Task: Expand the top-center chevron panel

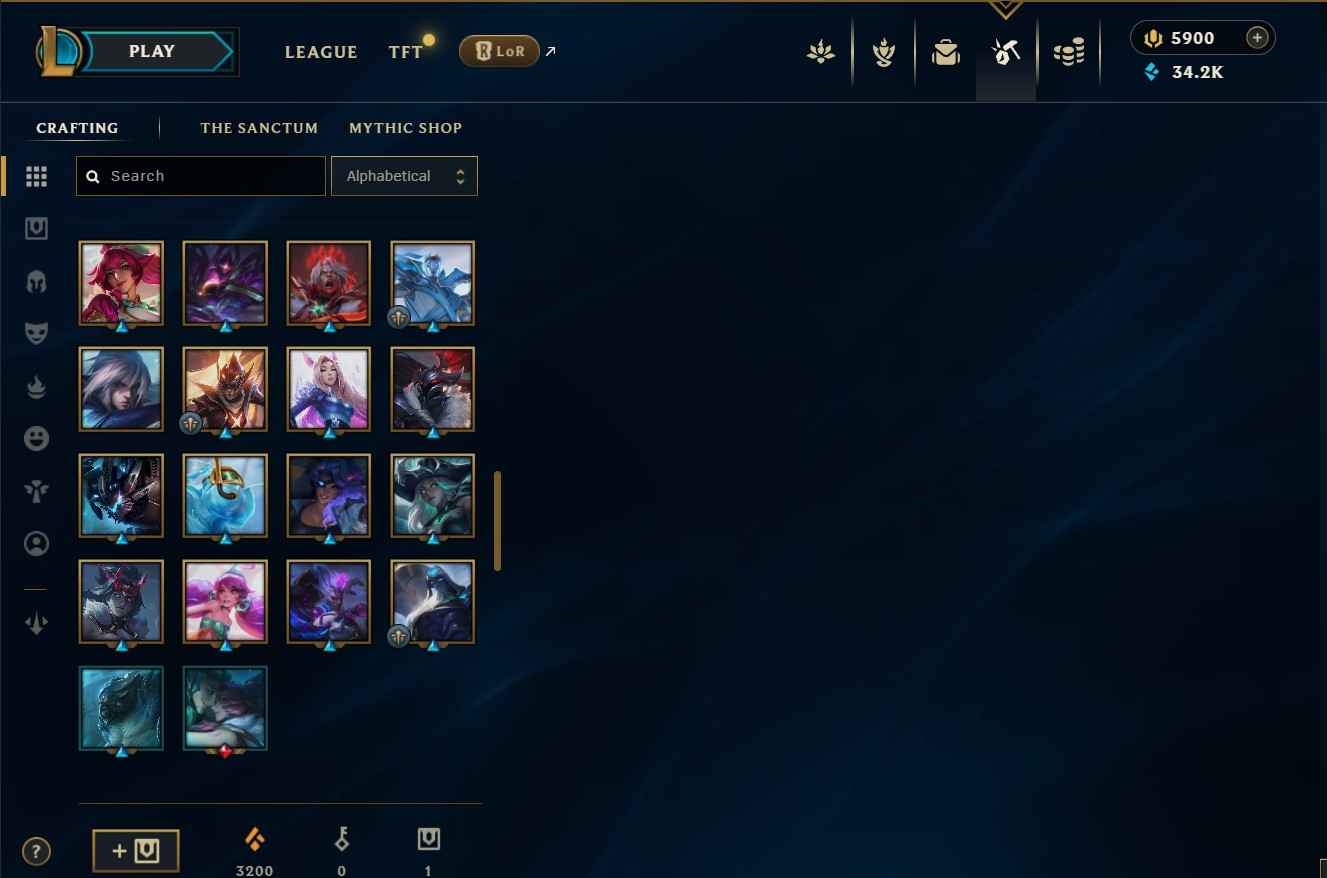Action: coord(1005,10)
